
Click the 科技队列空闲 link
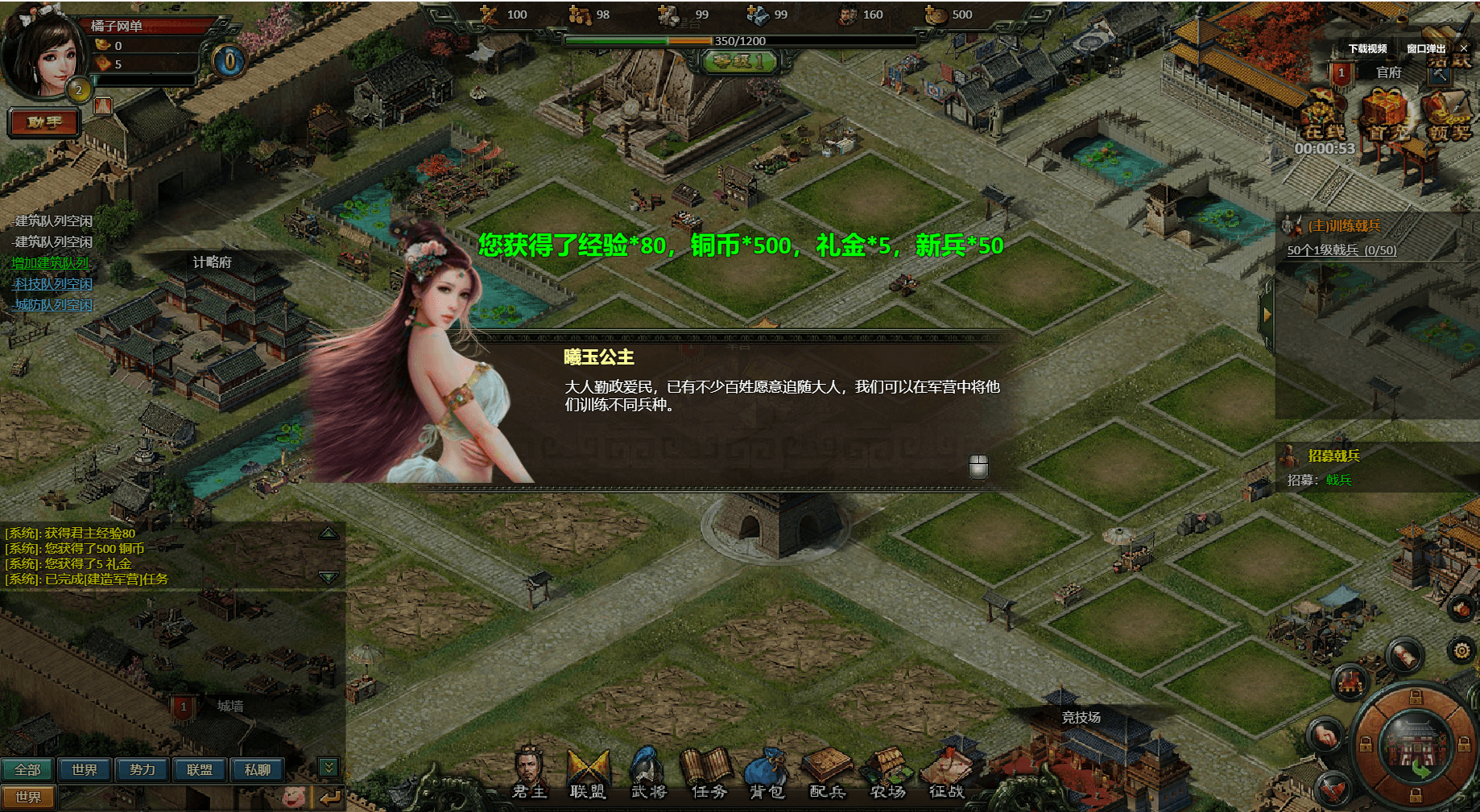(53, 284)
